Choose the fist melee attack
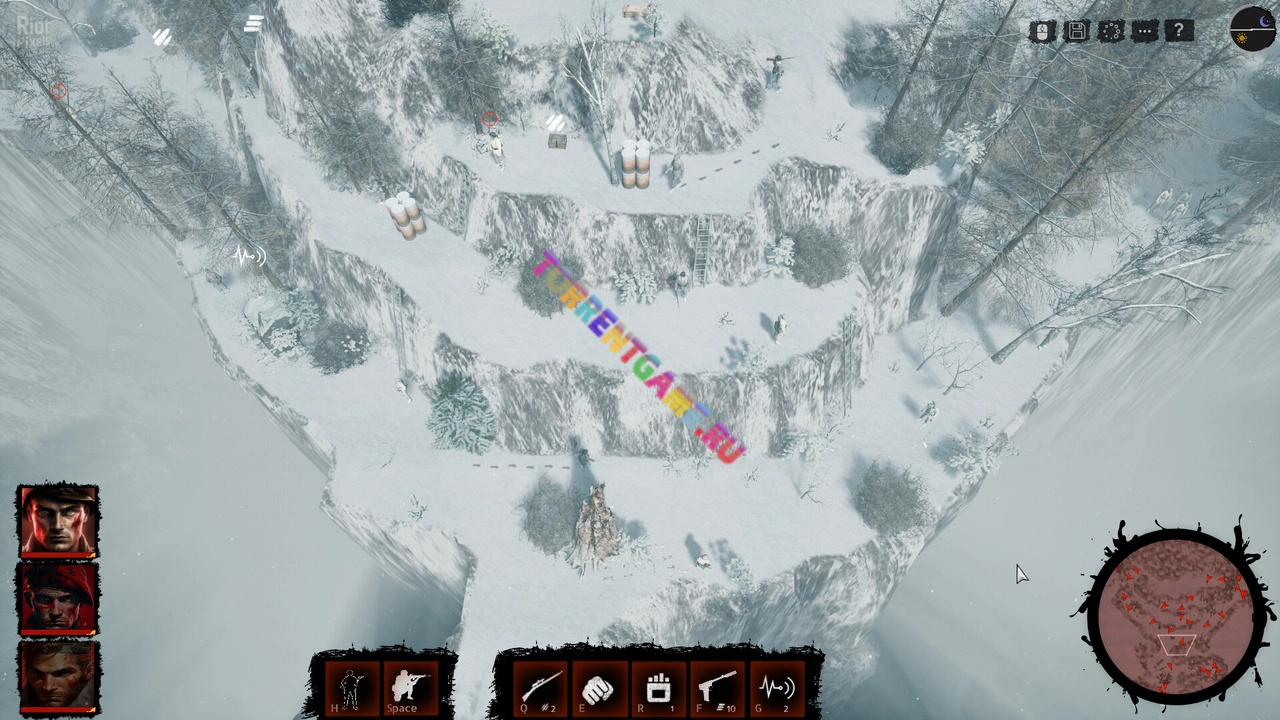The height and width of the screenshot is (720, 1280). (597, 688)
